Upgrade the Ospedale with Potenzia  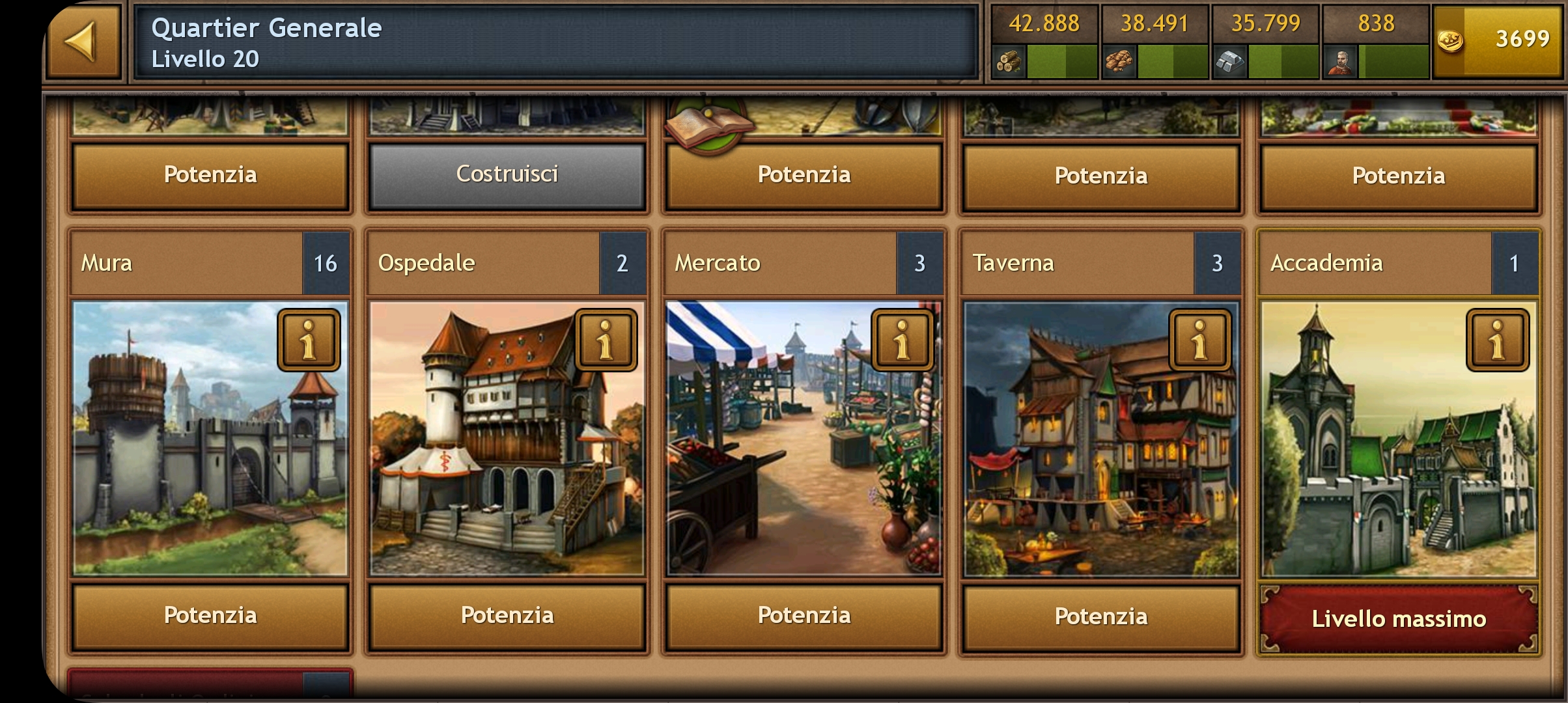[x=507, y=616]
